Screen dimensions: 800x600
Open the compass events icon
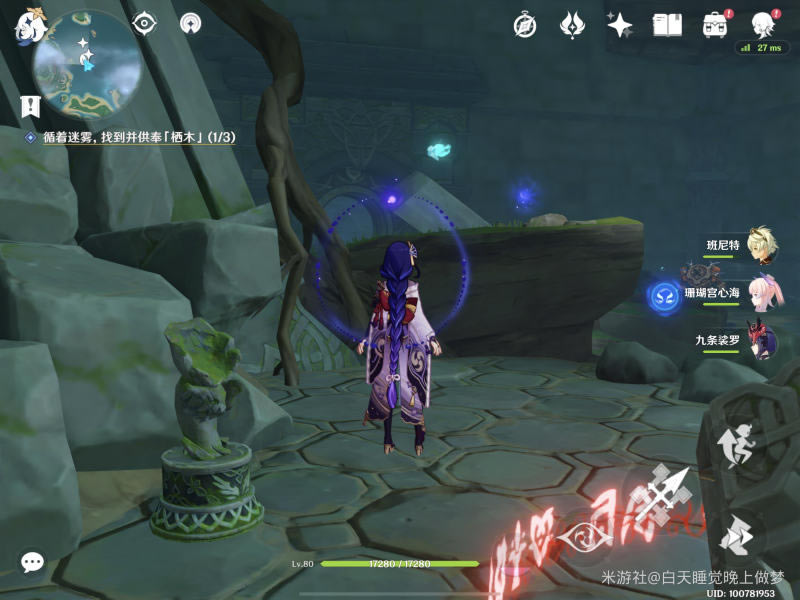click(525, 25)
